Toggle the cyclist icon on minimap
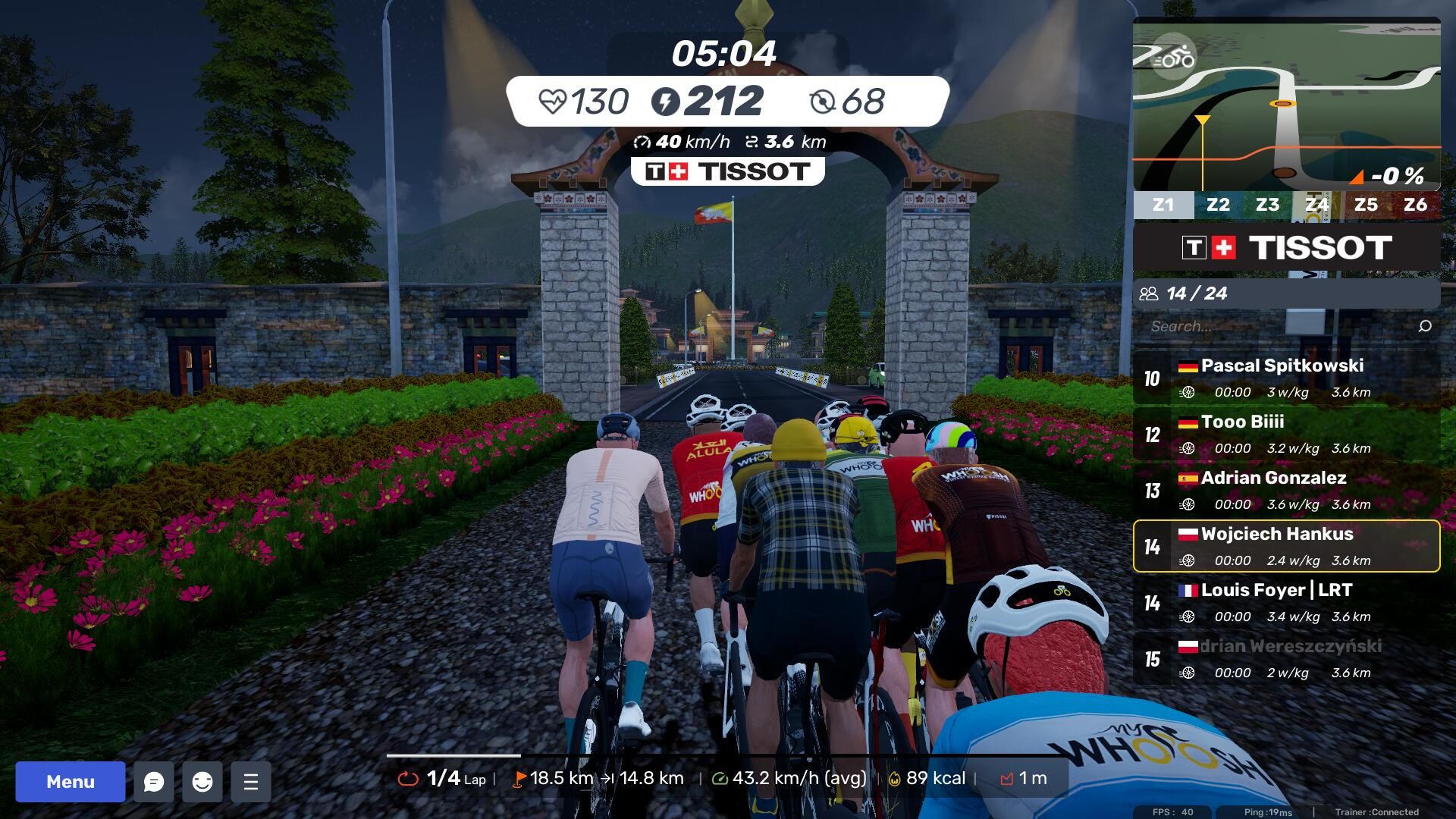Screen dimensions: 1456x819 (x=1174, y=57)
